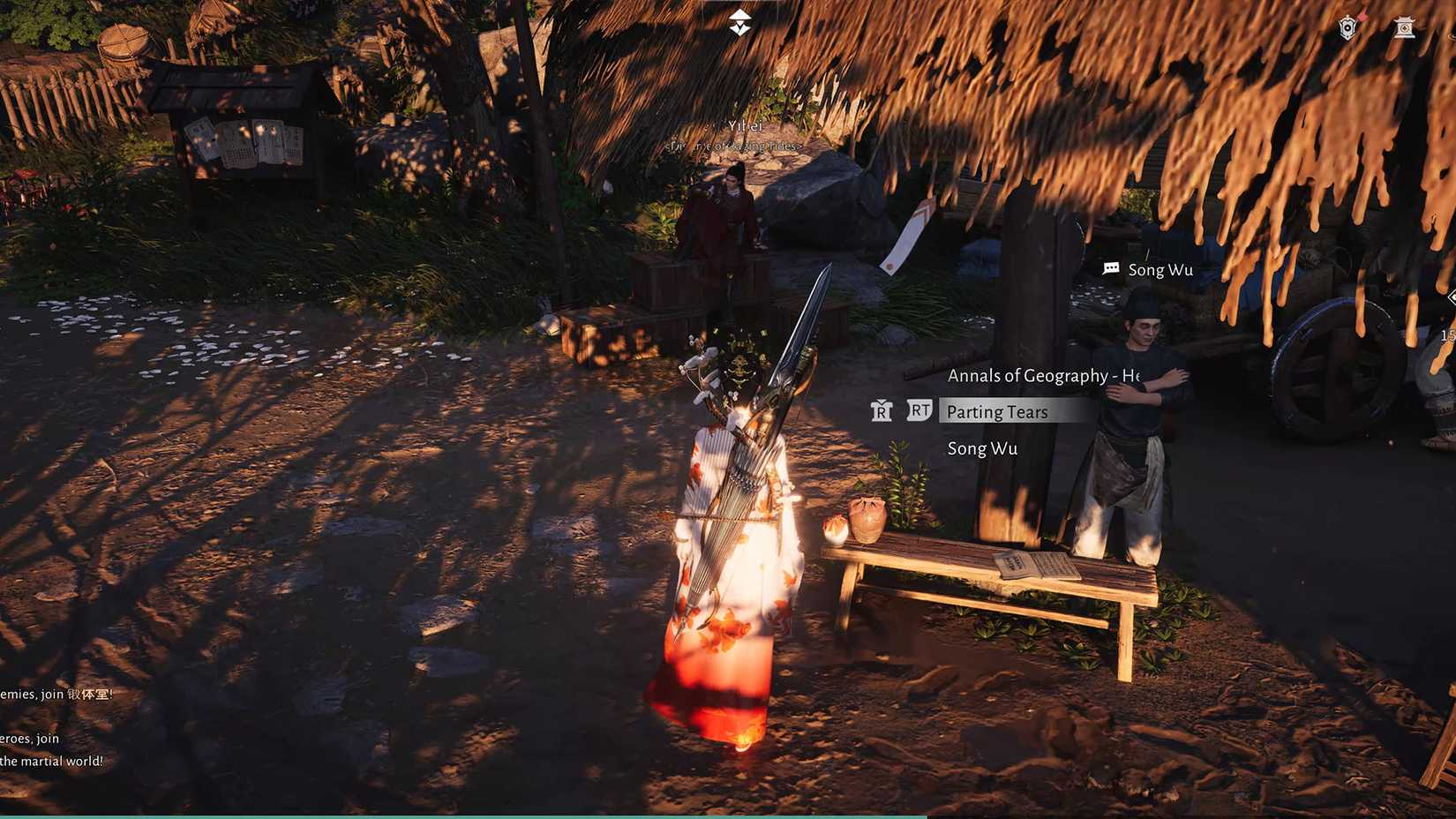Open the chat log with join messages
The image size is (1456, 819).
tap(55, 727)
